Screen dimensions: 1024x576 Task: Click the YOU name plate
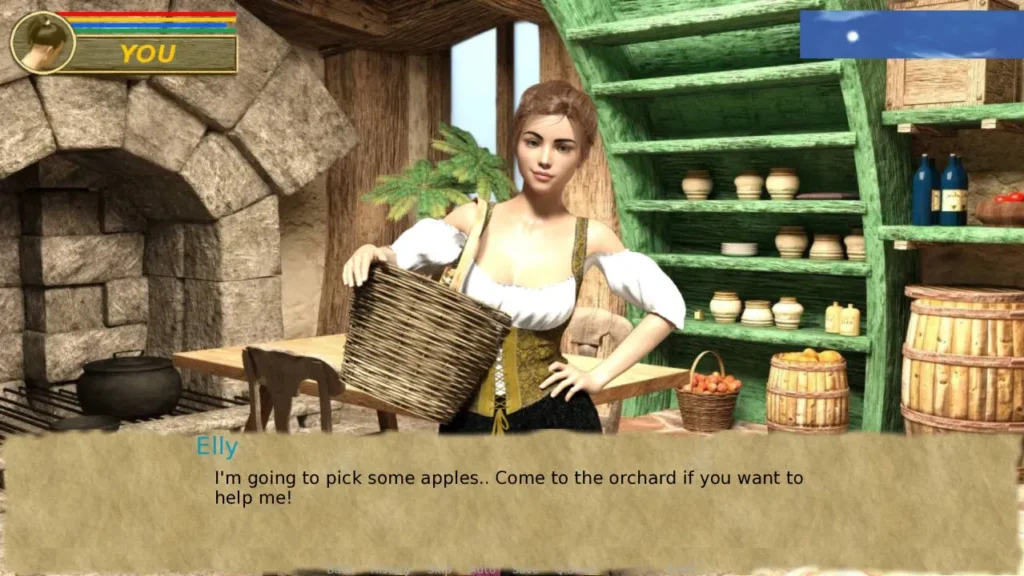click(x=148, y=54)
